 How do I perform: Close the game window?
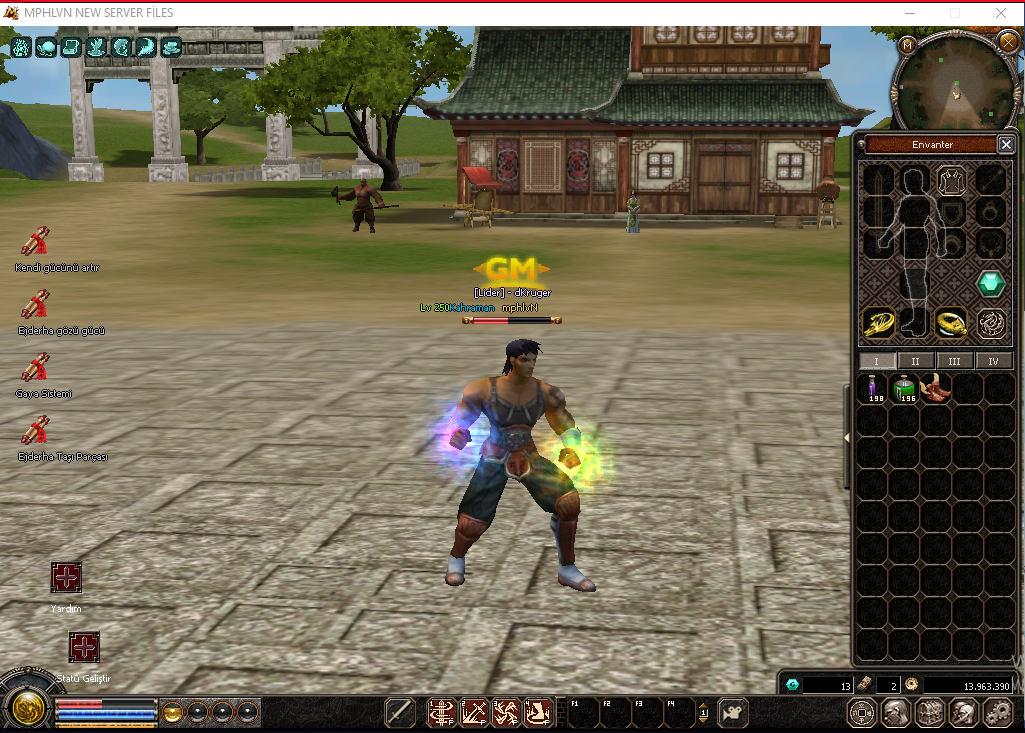pos(1000,13)
